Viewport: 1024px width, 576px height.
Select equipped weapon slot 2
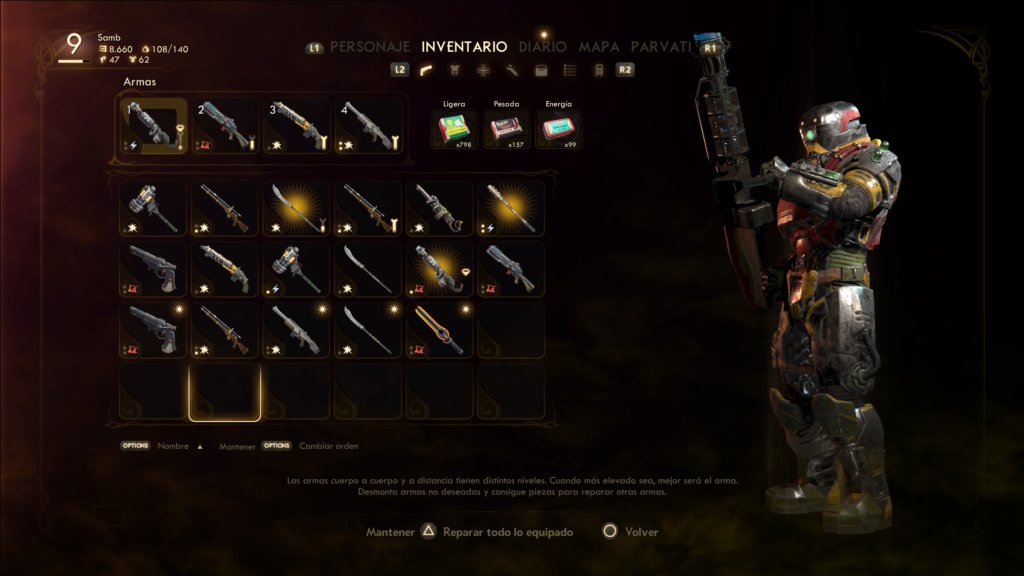[x=225, y=126]
